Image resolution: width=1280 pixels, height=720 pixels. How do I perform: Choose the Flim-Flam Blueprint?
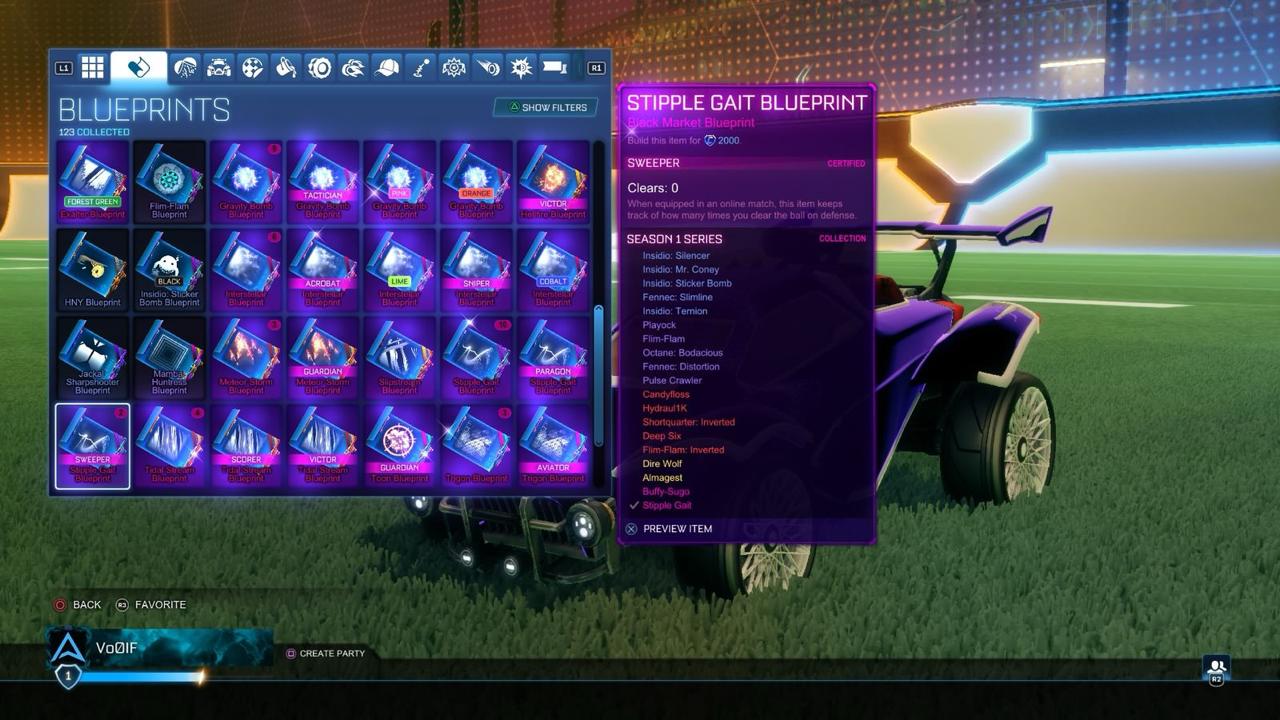click(x=169, y=181)
